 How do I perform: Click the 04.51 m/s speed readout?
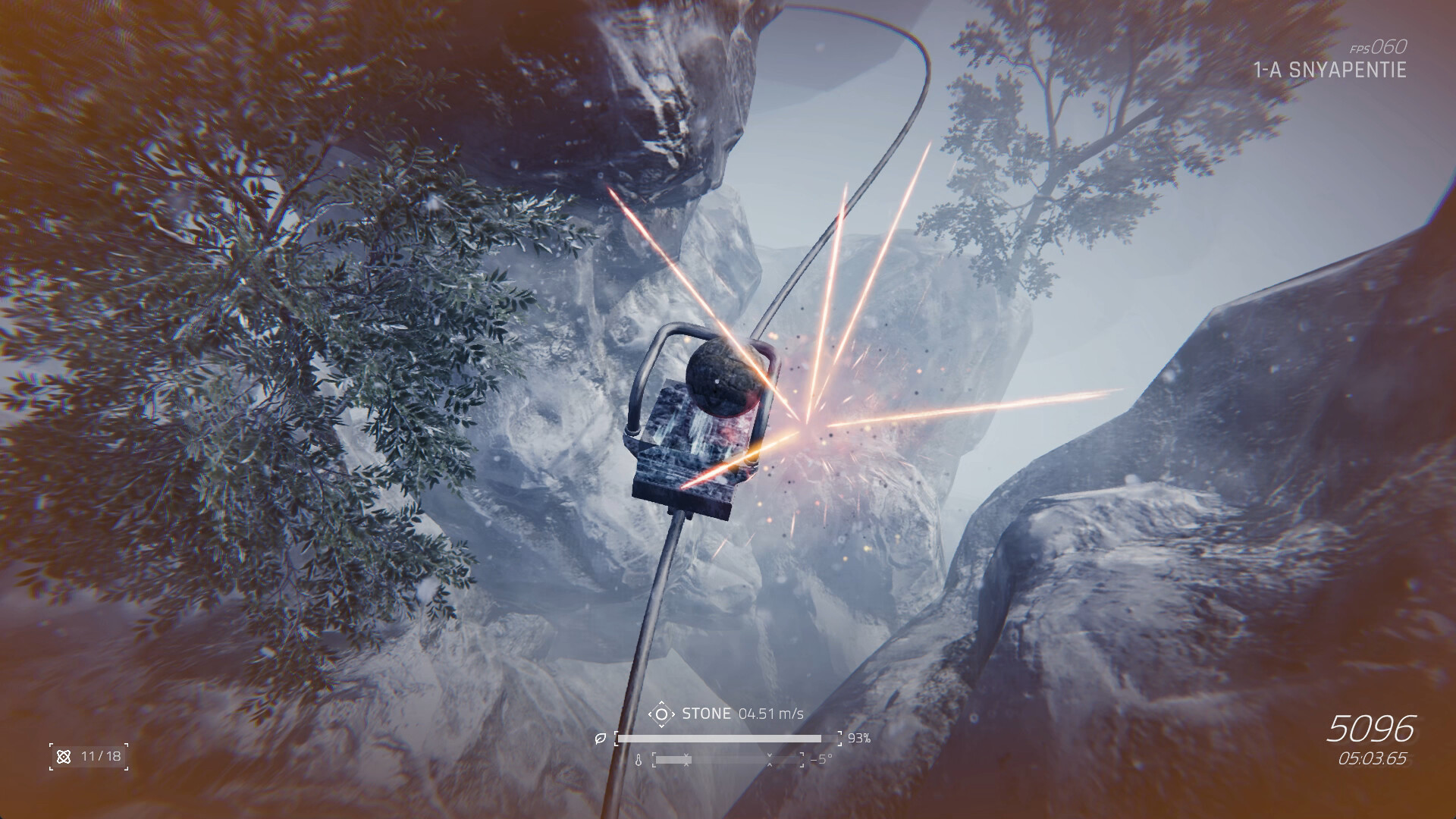coord(771,713)
